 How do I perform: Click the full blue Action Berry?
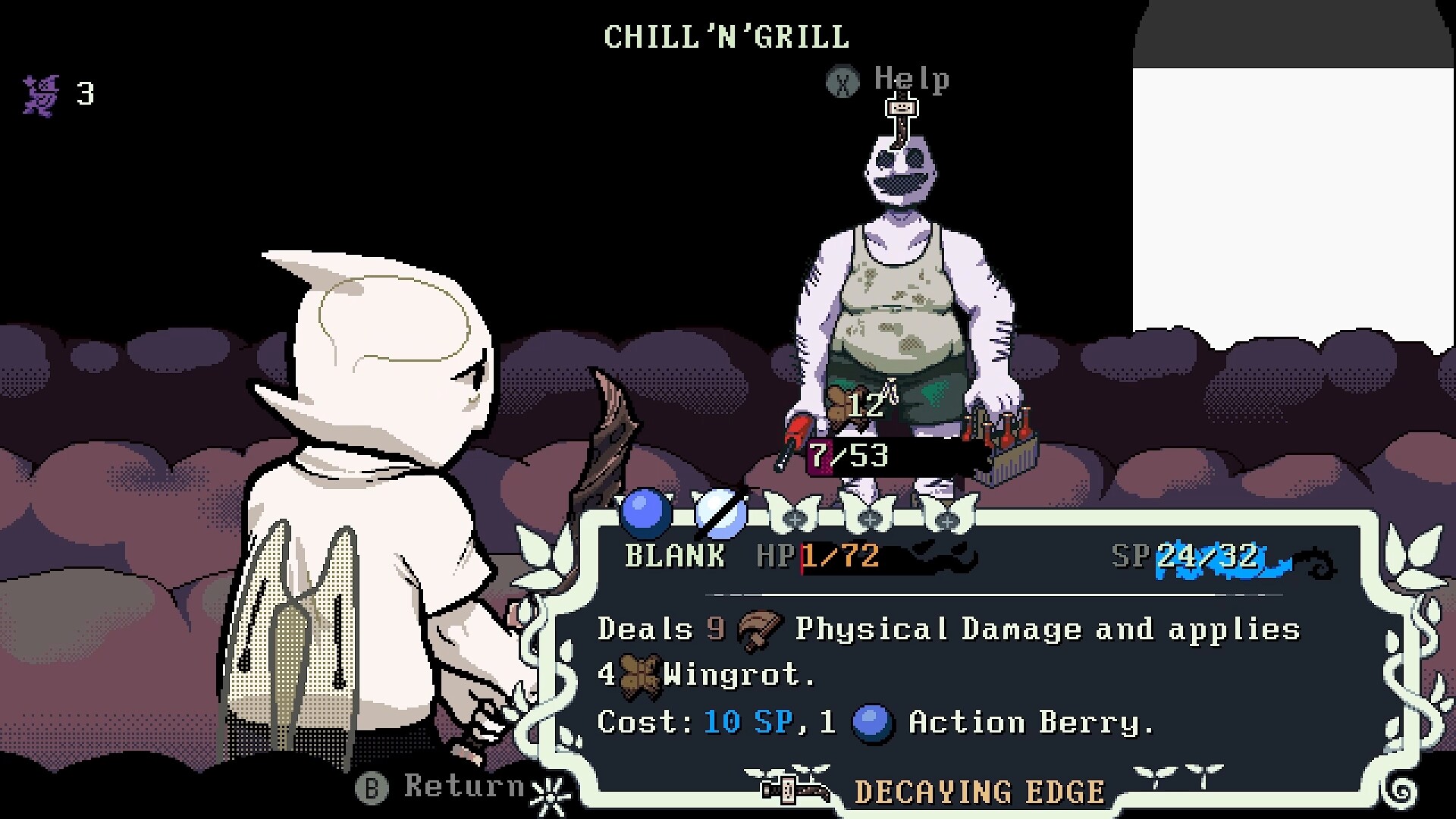click(645, 513)
